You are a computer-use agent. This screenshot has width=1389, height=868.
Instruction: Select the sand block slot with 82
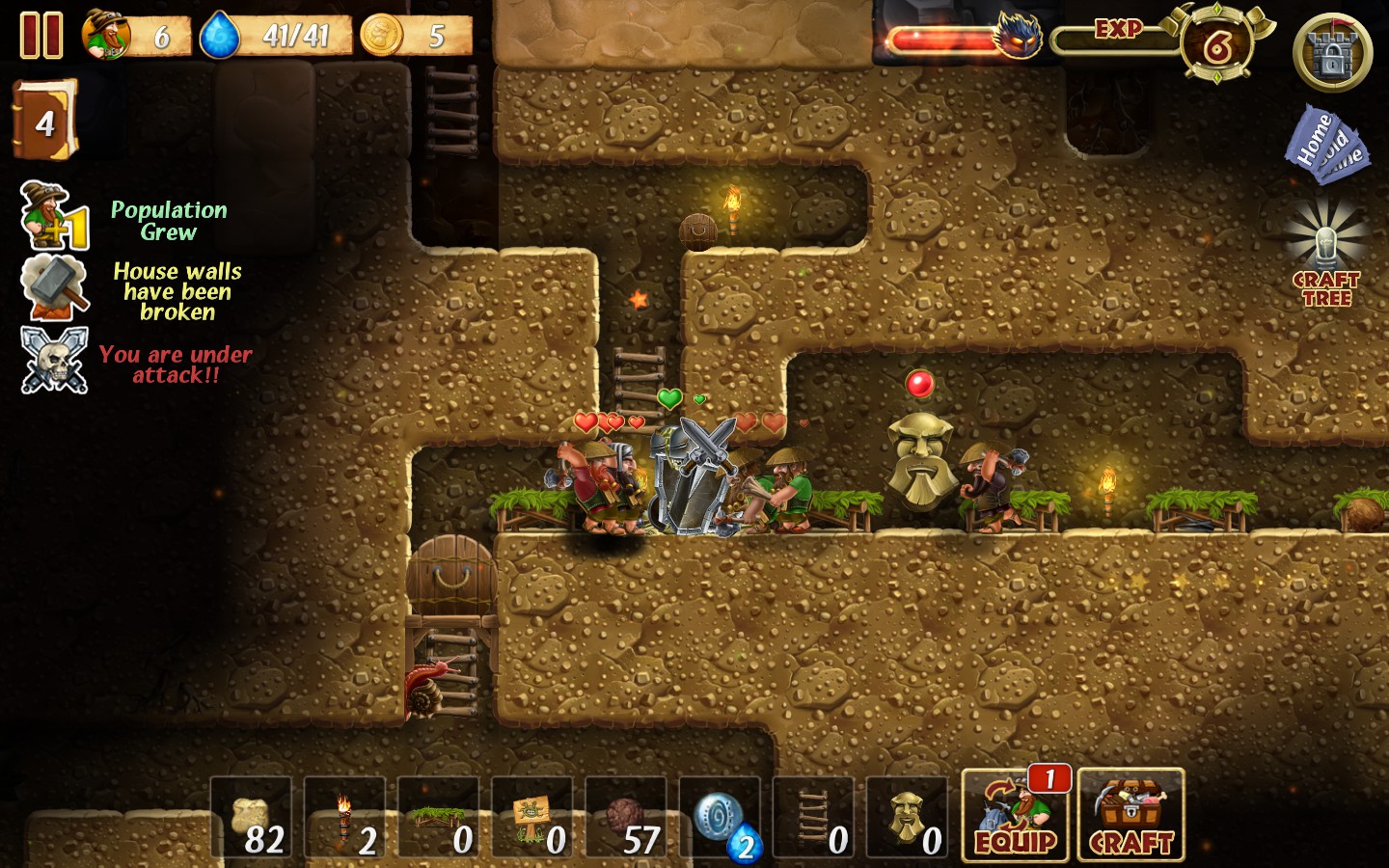pos(252,819)
